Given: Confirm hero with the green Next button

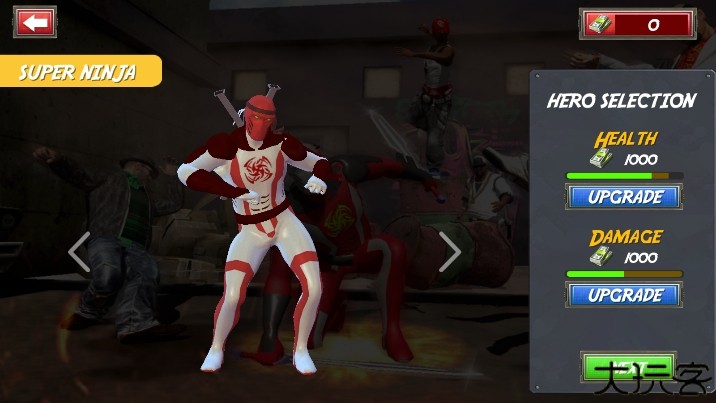Looking at the screenshot, I should tap(627, 368).
